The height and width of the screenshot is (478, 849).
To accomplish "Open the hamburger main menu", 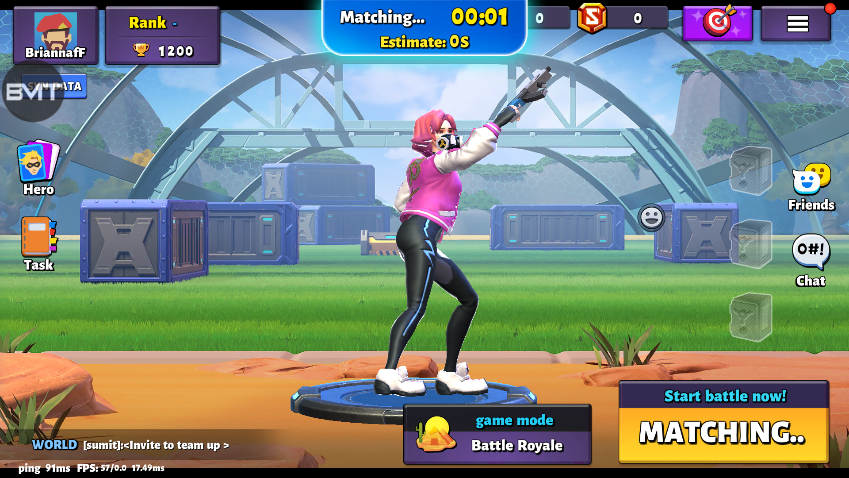I will pos(797,23).
